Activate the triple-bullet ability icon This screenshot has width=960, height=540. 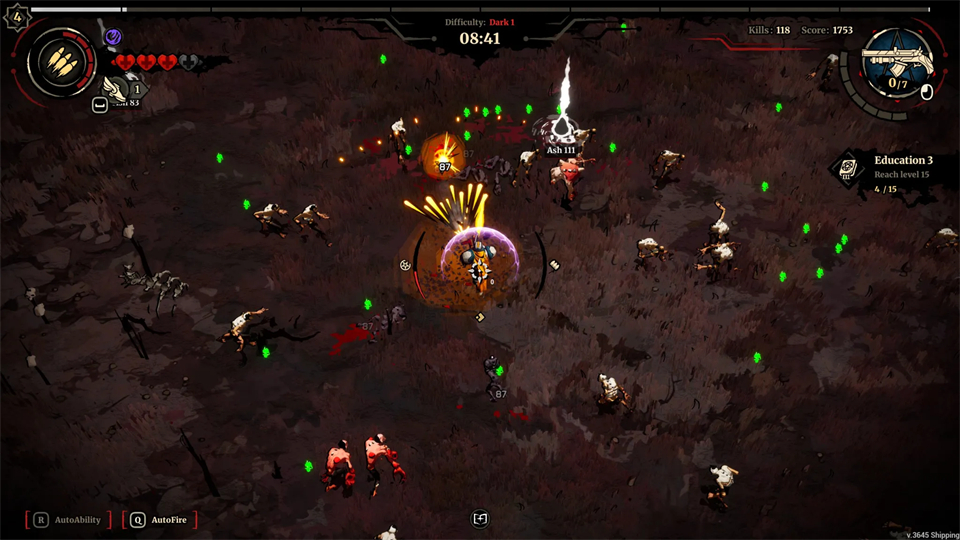[62, 61]
